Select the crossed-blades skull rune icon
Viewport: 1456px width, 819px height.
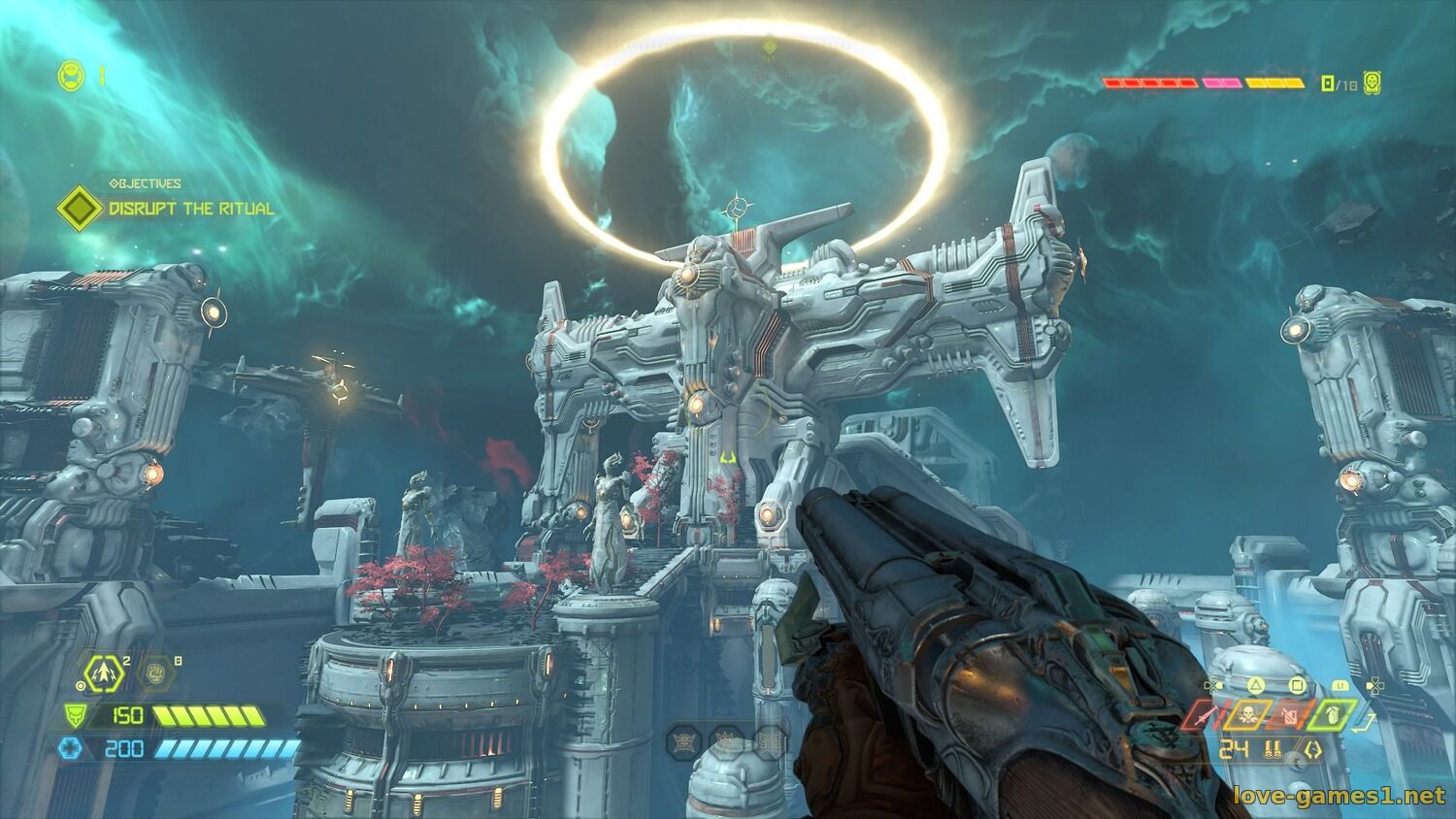(x=683, y=742)
